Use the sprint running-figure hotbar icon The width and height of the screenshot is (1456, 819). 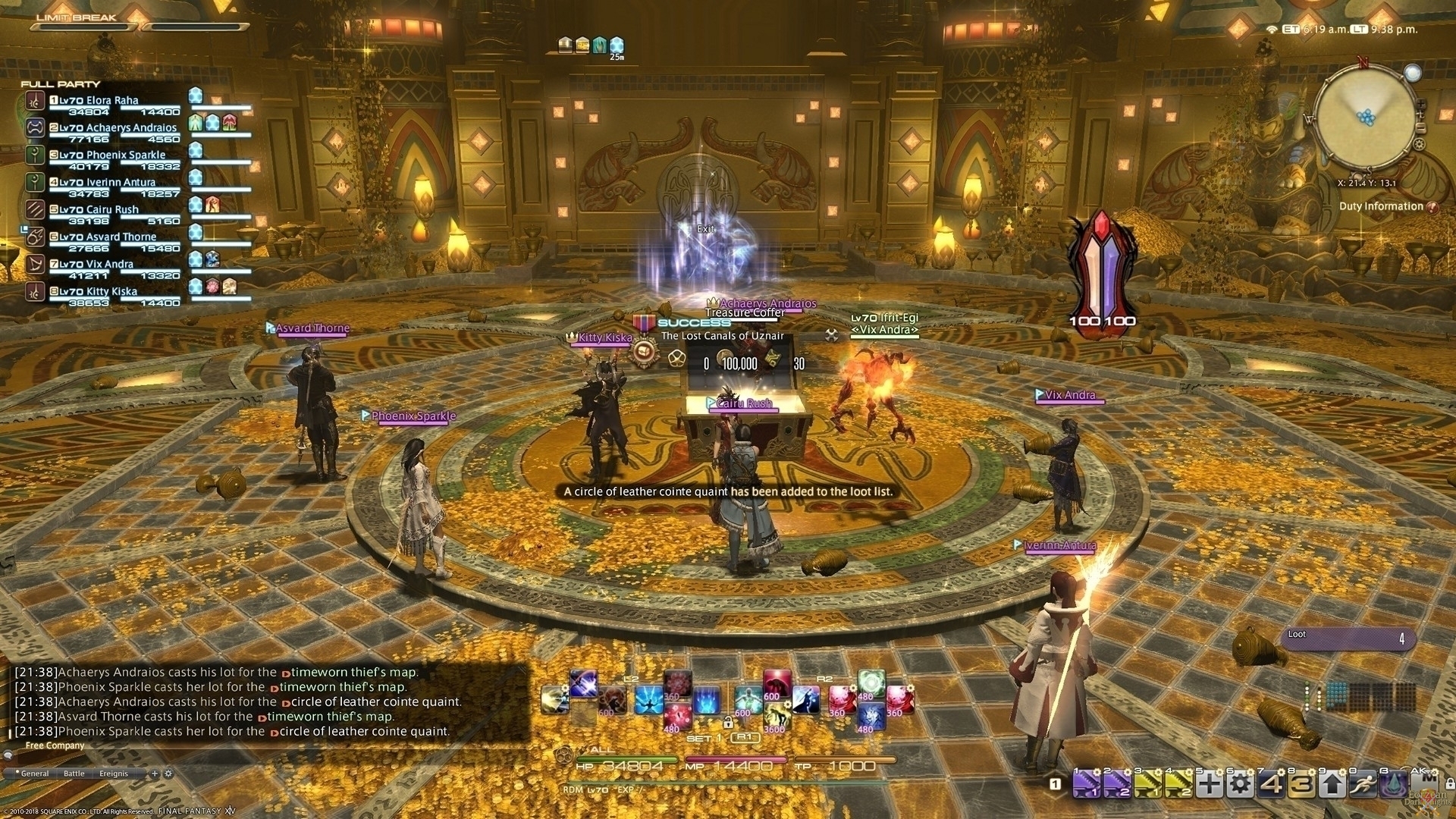pos(1363,784)
